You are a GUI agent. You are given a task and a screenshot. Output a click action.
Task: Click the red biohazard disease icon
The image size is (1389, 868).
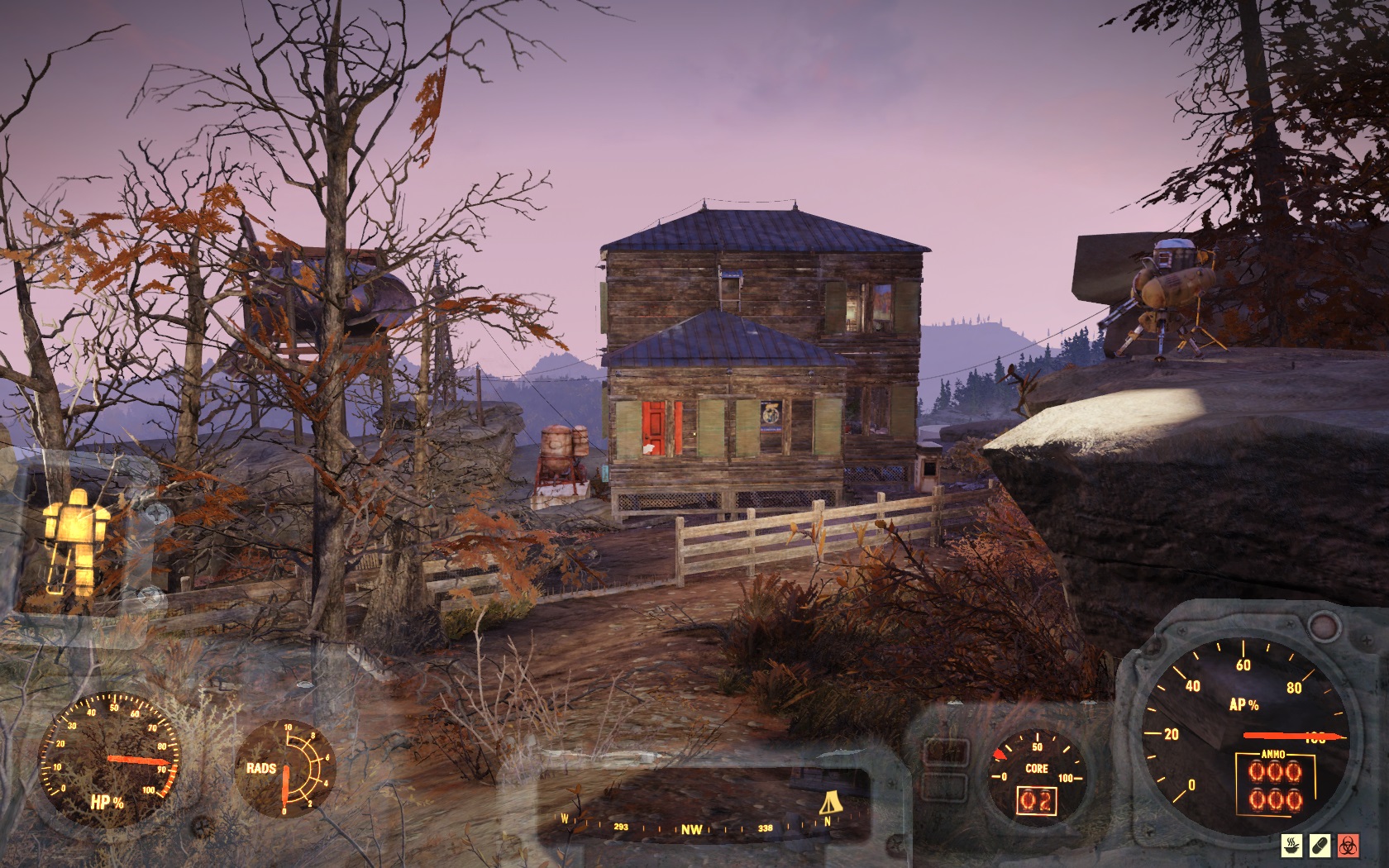(1348, 845)
